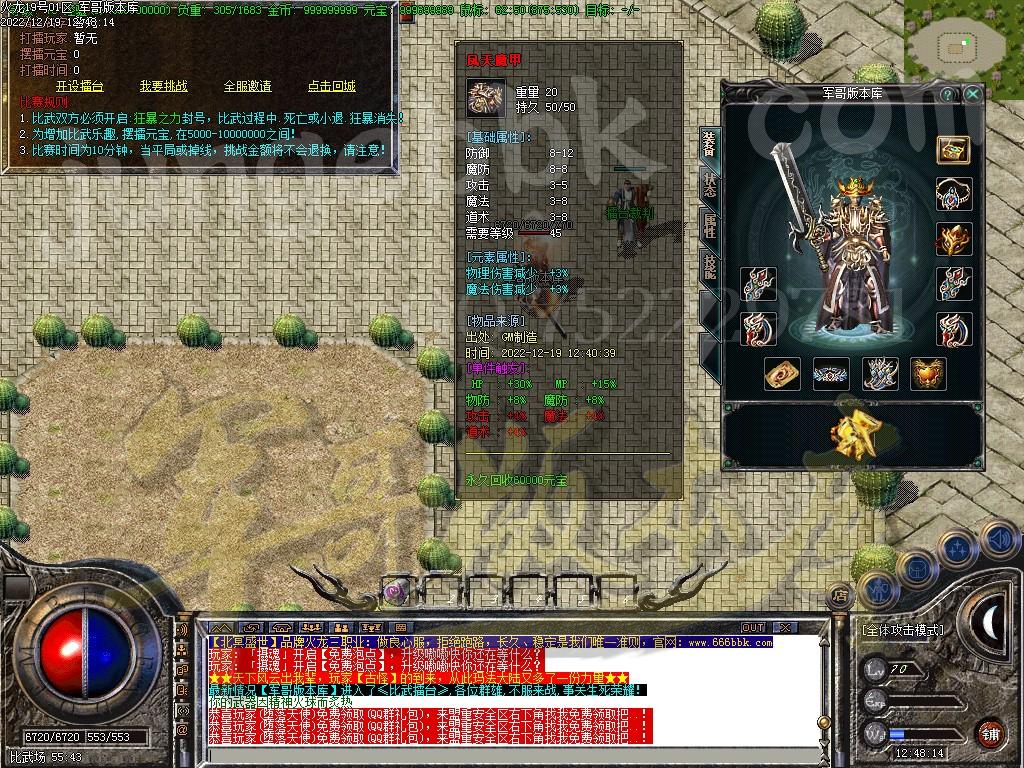Viewport: 1024px width, 768px height.
Task: Open the character panel help button
Action: [948, 94]
